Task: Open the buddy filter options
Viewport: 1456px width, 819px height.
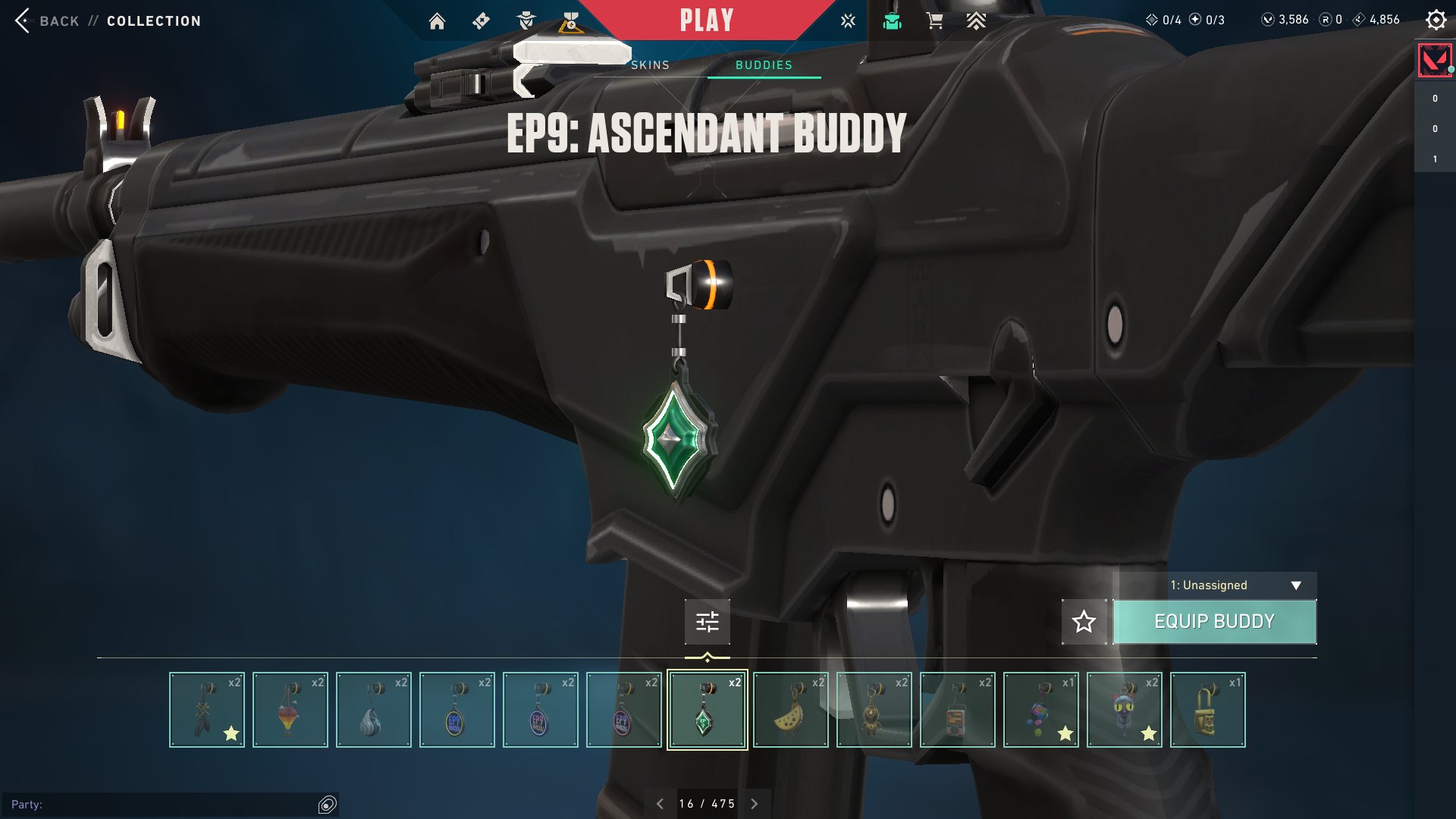Action: (x=707, y=622)
